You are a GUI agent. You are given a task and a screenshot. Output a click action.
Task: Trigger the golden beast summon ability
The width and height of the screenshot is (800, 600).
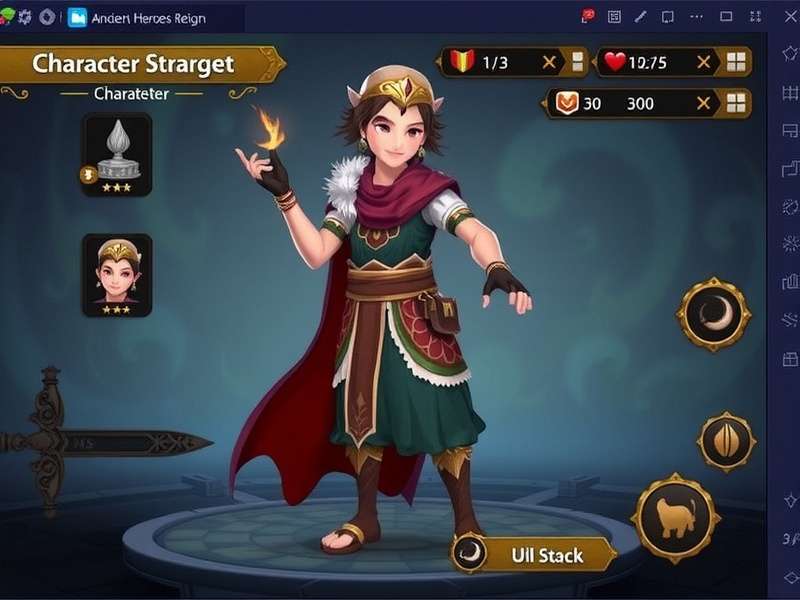676,518
